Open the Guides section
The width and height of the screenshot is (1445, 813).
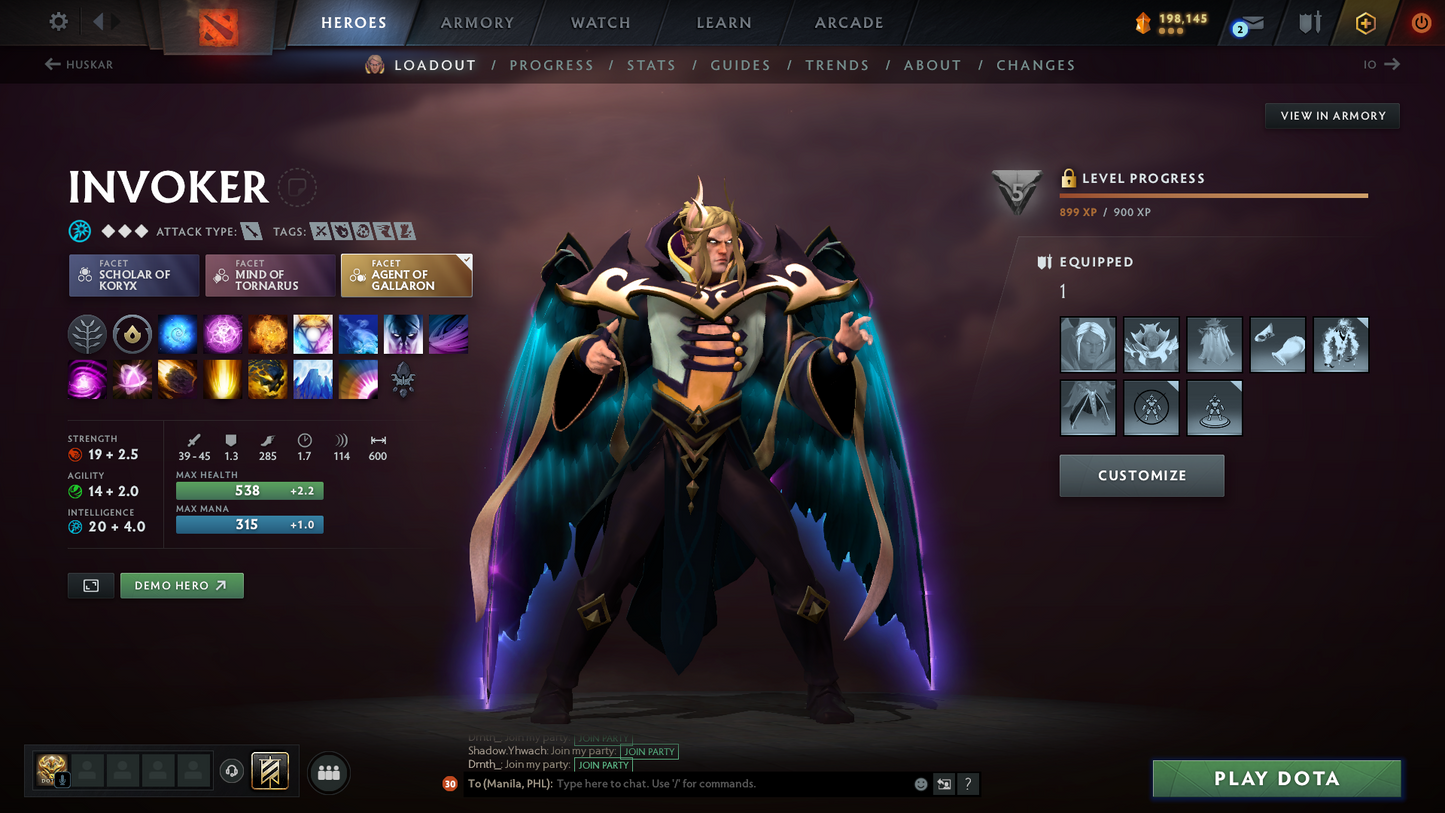pos(740,65)
